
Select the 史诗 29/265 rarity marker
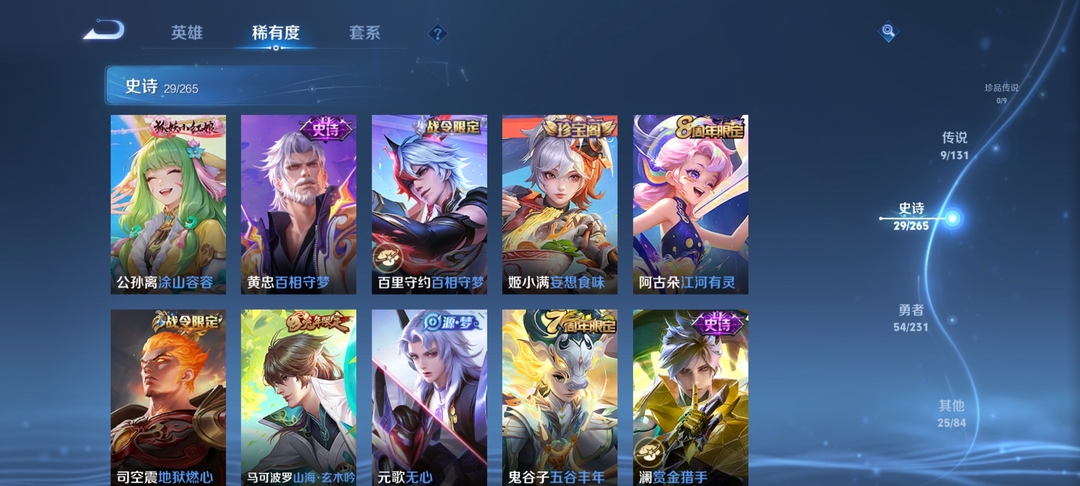tap(912, 217)
